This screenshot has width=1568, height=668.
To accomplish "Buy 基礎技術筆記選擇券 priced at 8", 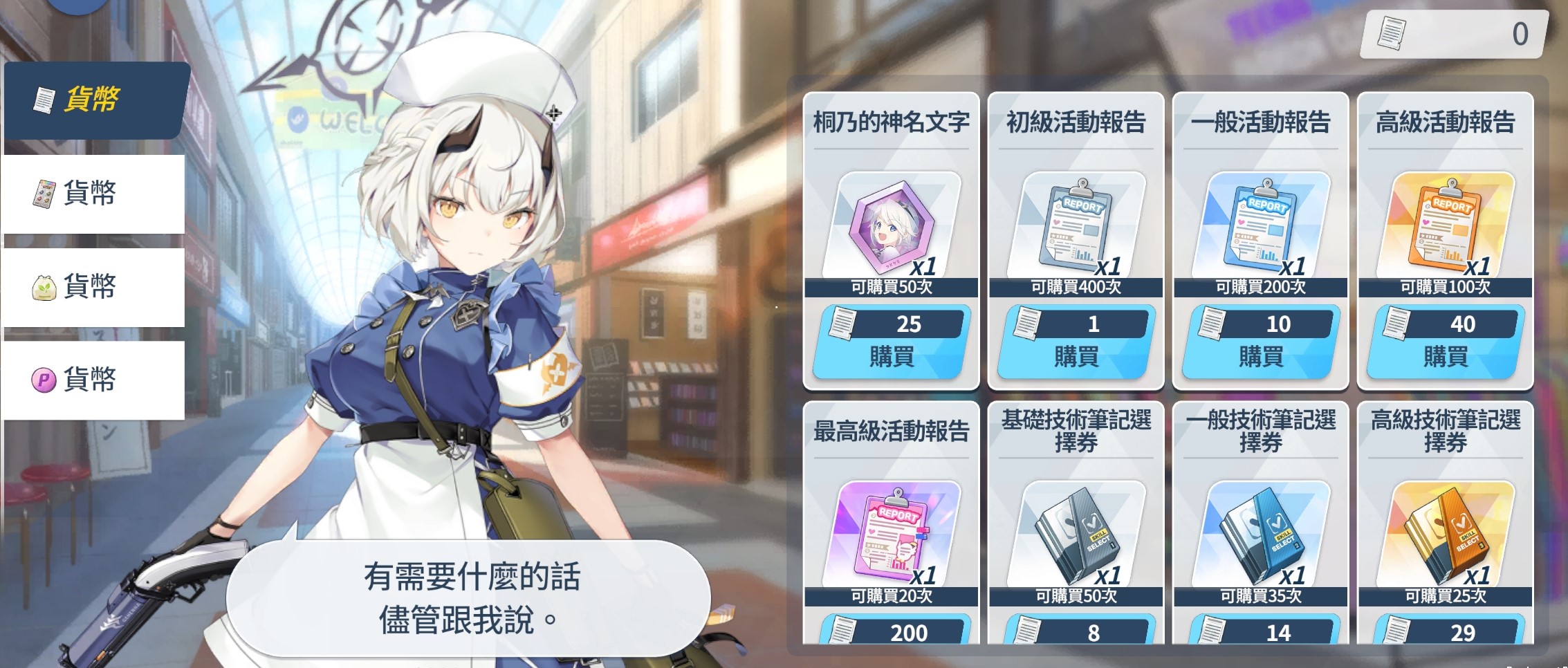I will pos(1076,631).
